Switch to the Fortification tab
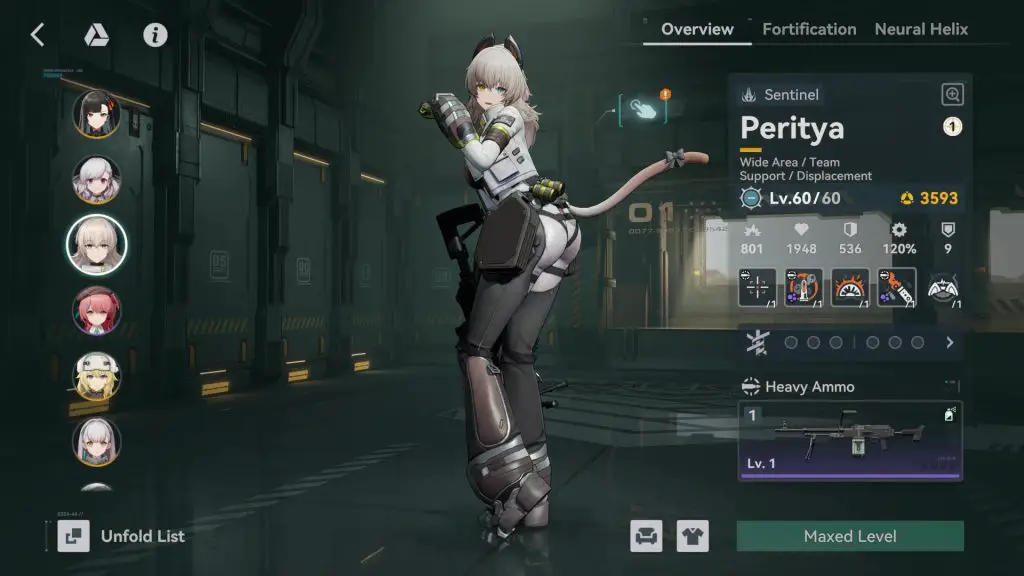 click(x=809, y=29)
